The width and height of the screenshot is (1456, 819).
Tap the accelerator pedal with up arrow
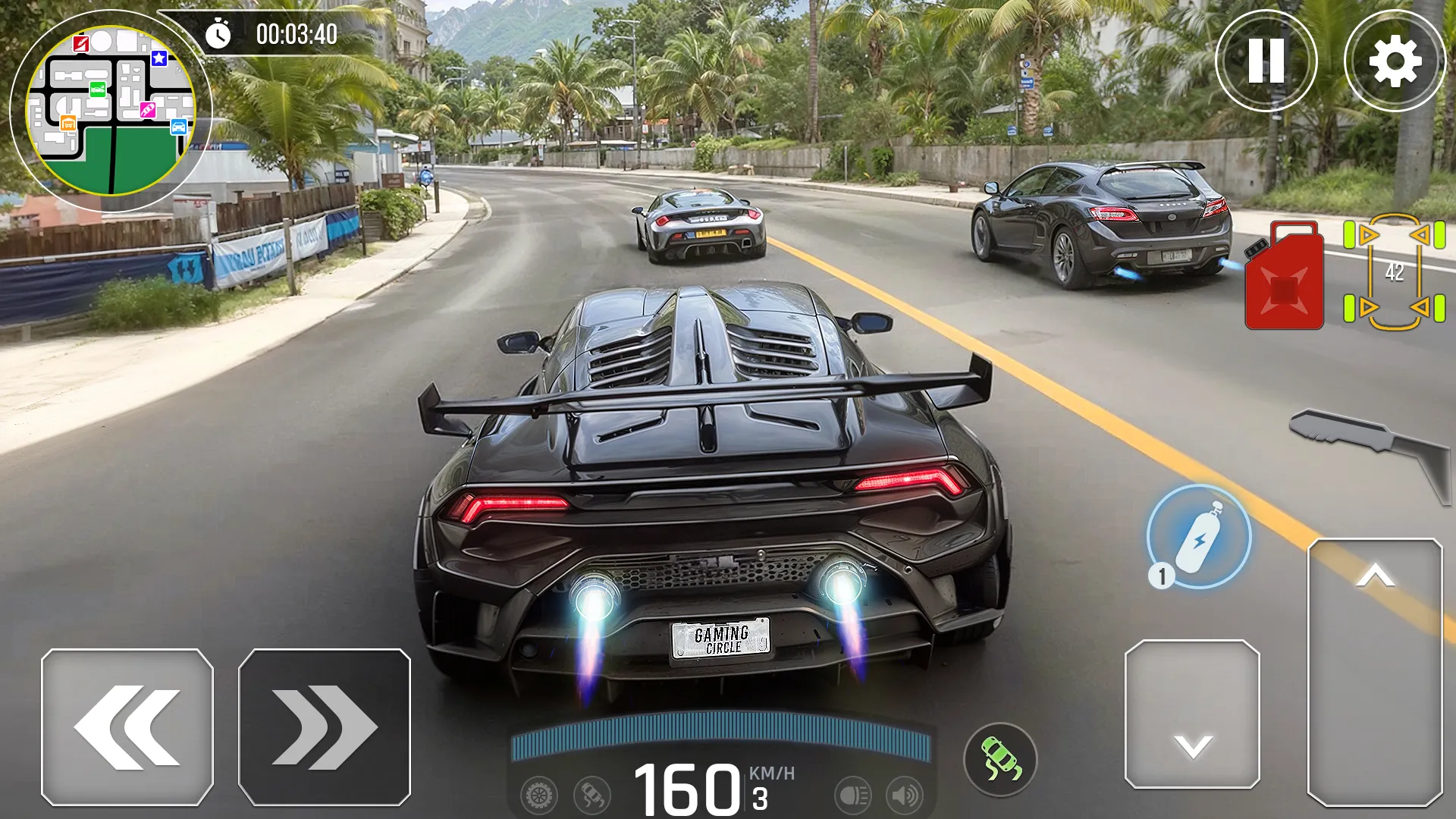pos(1375,671)
